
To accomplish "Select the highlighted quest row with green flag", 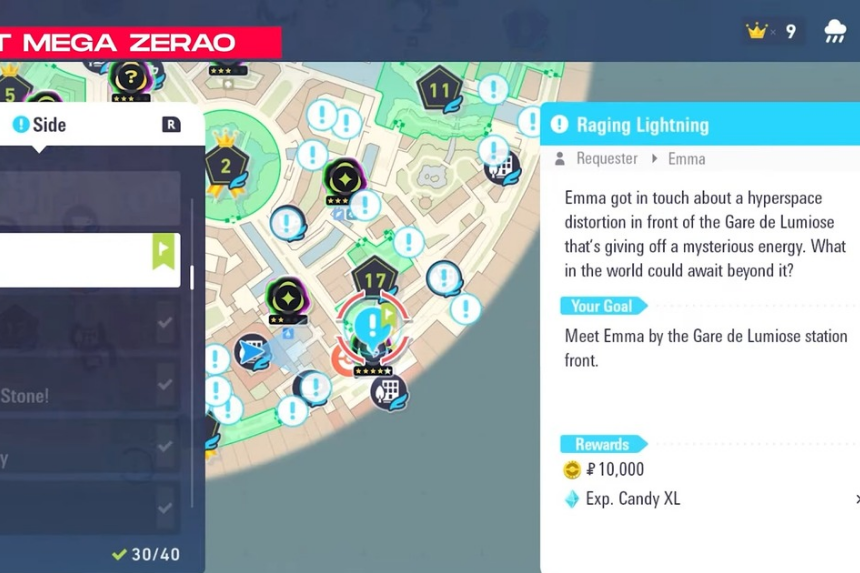I will (90, 260).
